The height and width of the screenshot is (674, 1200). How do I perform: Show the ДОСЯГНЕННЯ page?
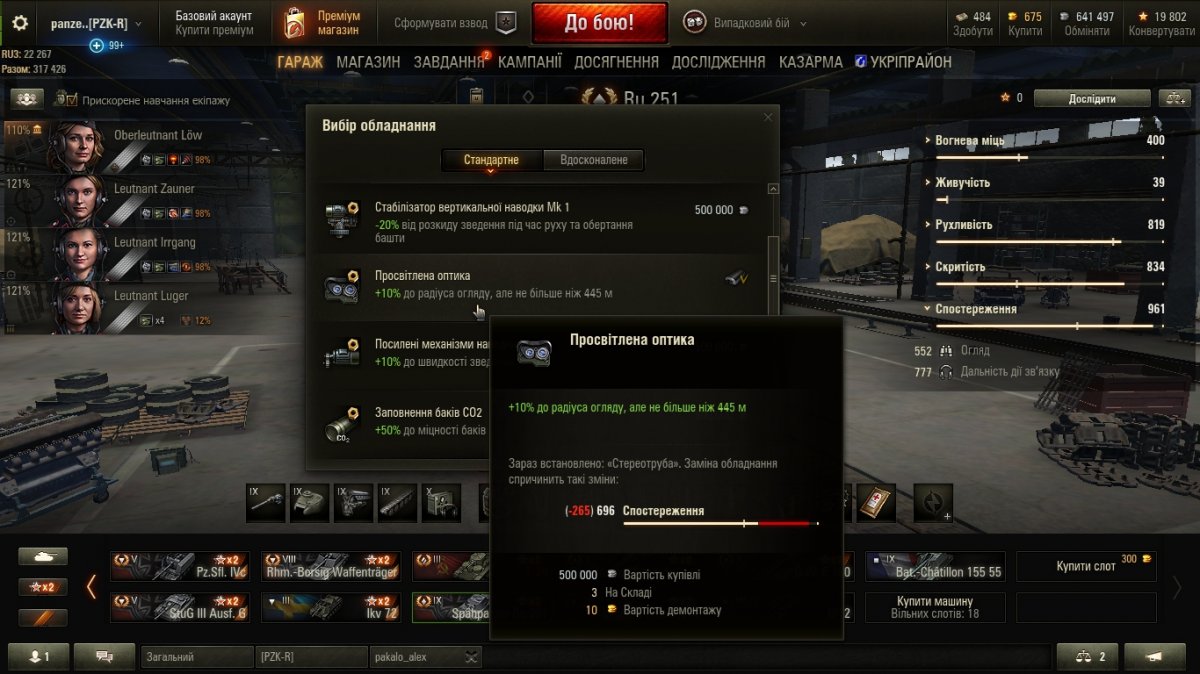pos(616,62)
